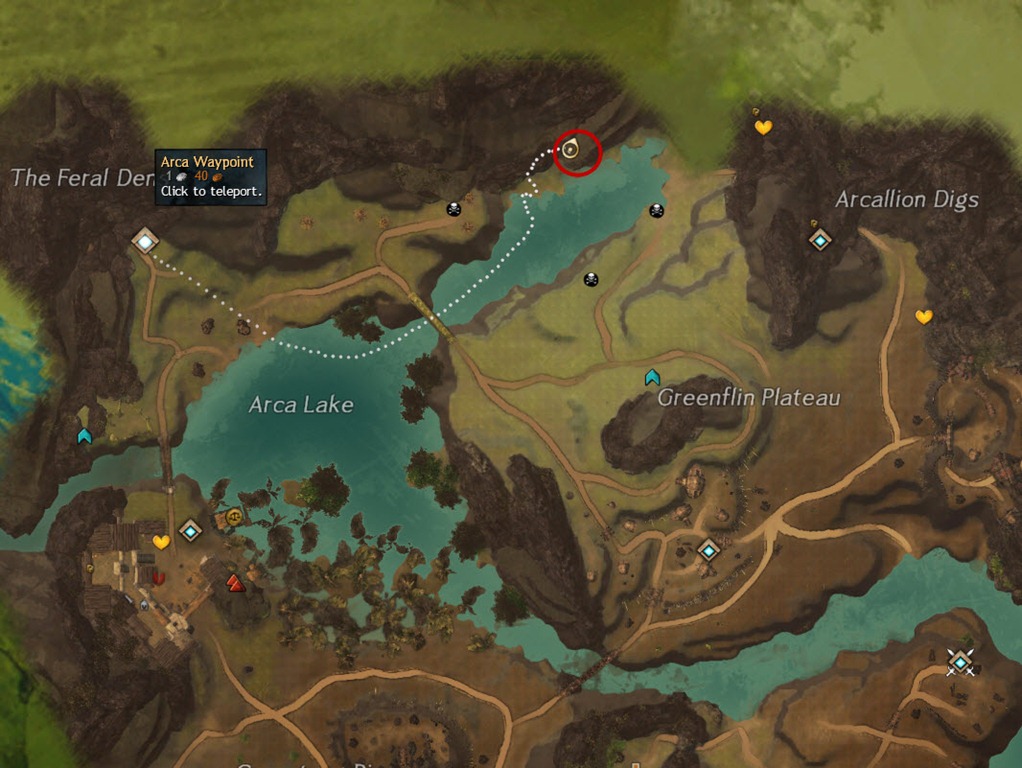Click the heart just above Arcallion Digs
The image size is (1022, 768).
(x=763, y=127)
